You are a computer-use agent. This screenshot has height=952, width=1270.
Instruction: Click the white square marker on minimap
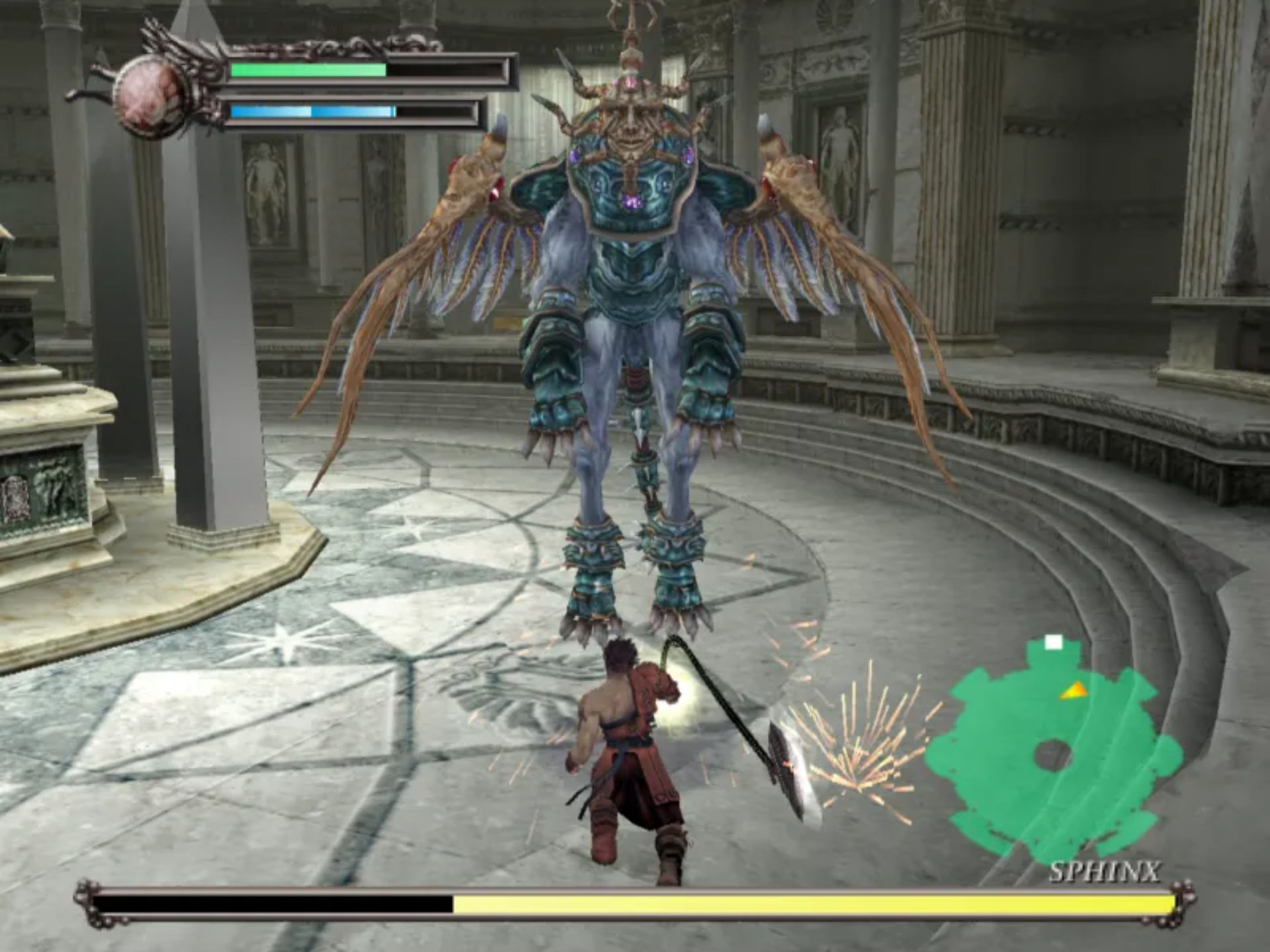pos(1053,642)
